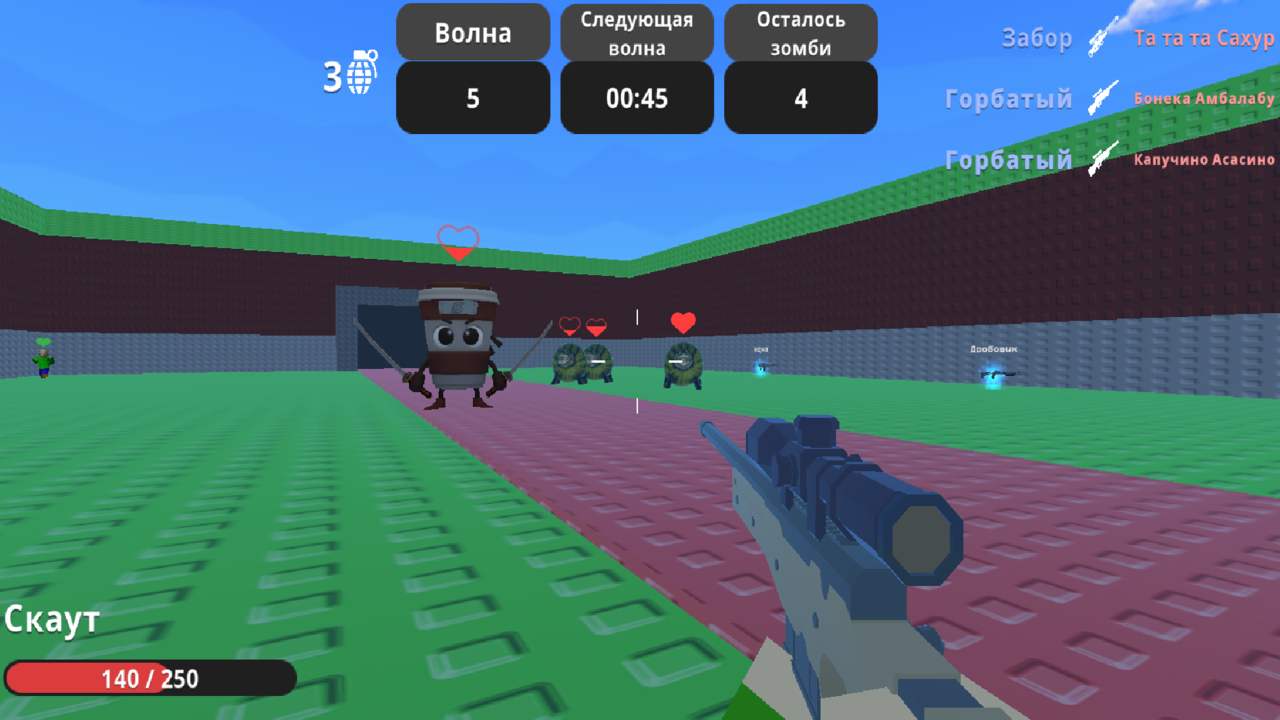Click the 00:45 countdown timer
This screenshot has height=720, width=1280.
pos(637,97)
